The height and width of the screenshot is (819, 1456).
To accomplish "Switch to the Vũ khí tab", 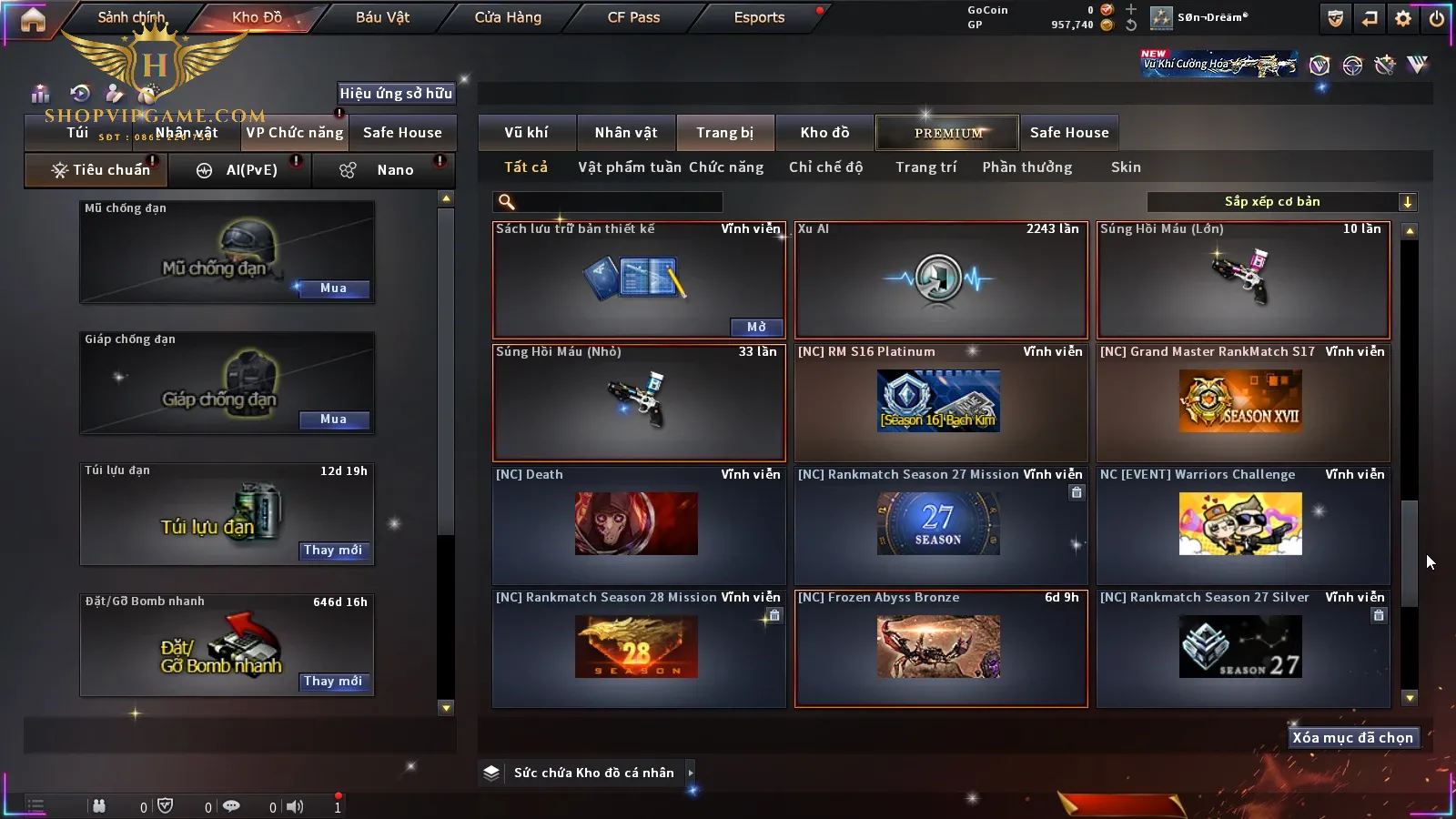I will pos(526,133).
